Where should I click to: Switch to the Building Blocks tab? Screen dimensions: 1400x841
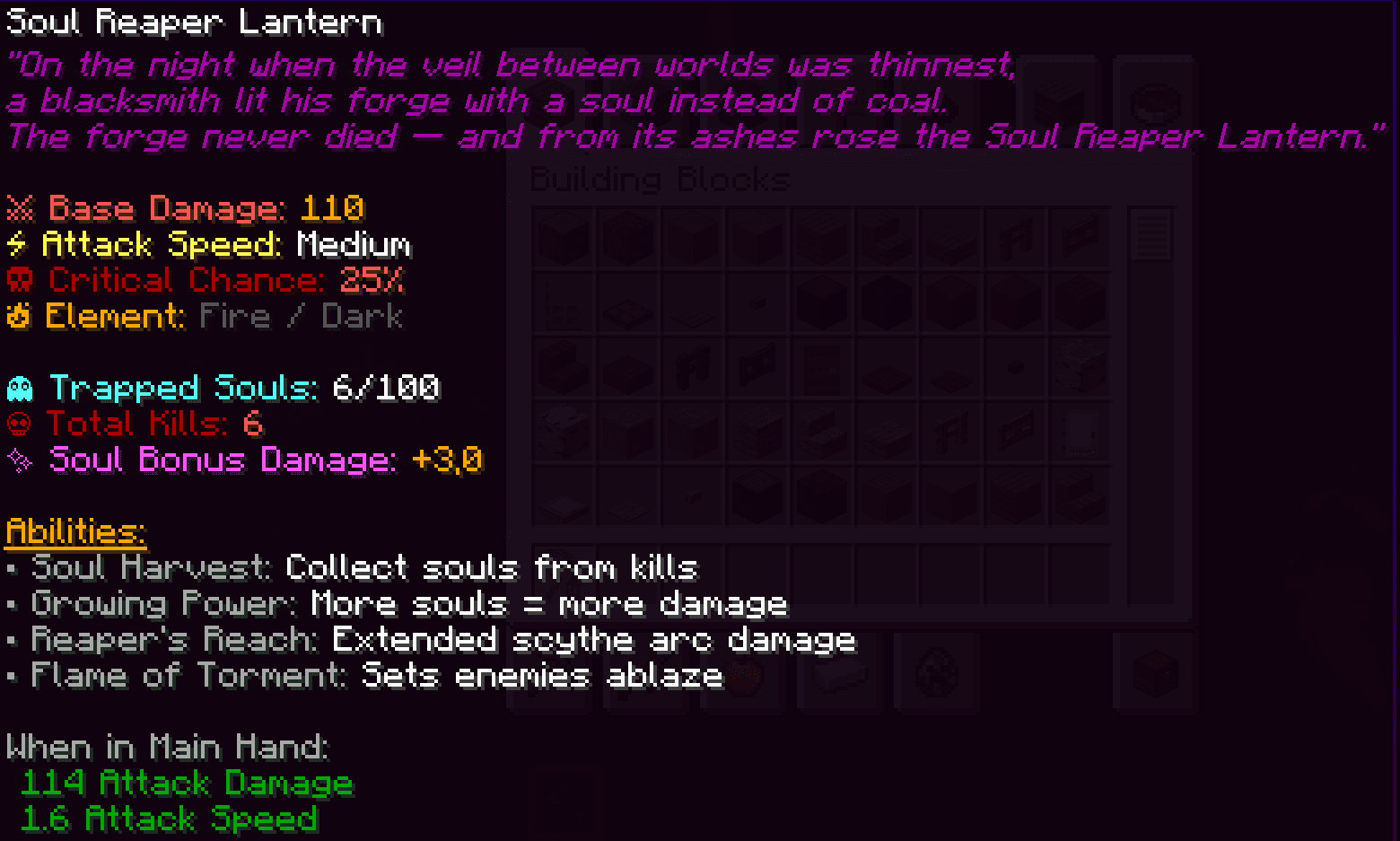tap(550, 101)
